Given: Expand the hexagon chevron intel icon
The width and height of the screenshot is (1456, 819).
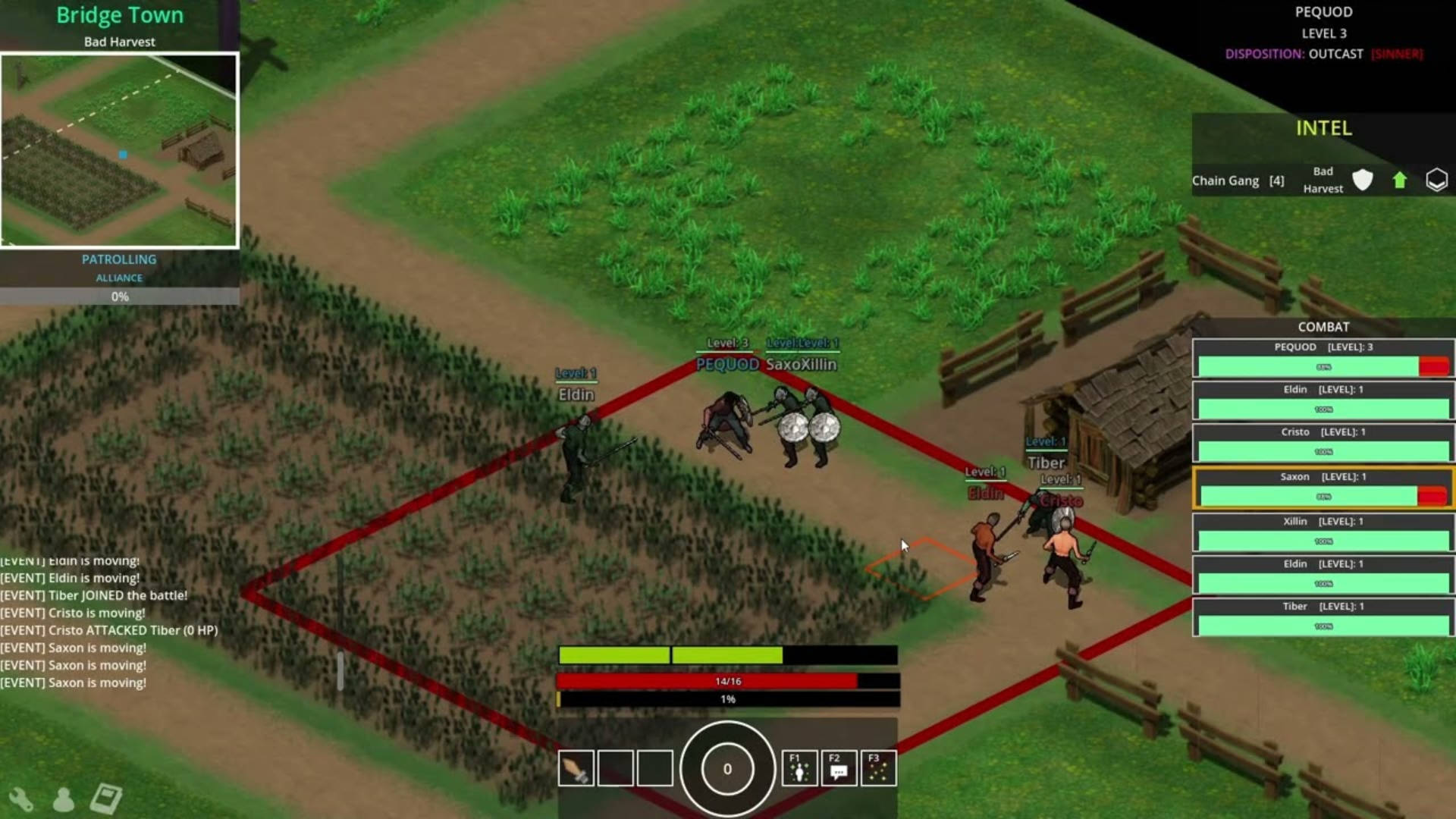Looking at the screenshot, I should point(1436,180).
